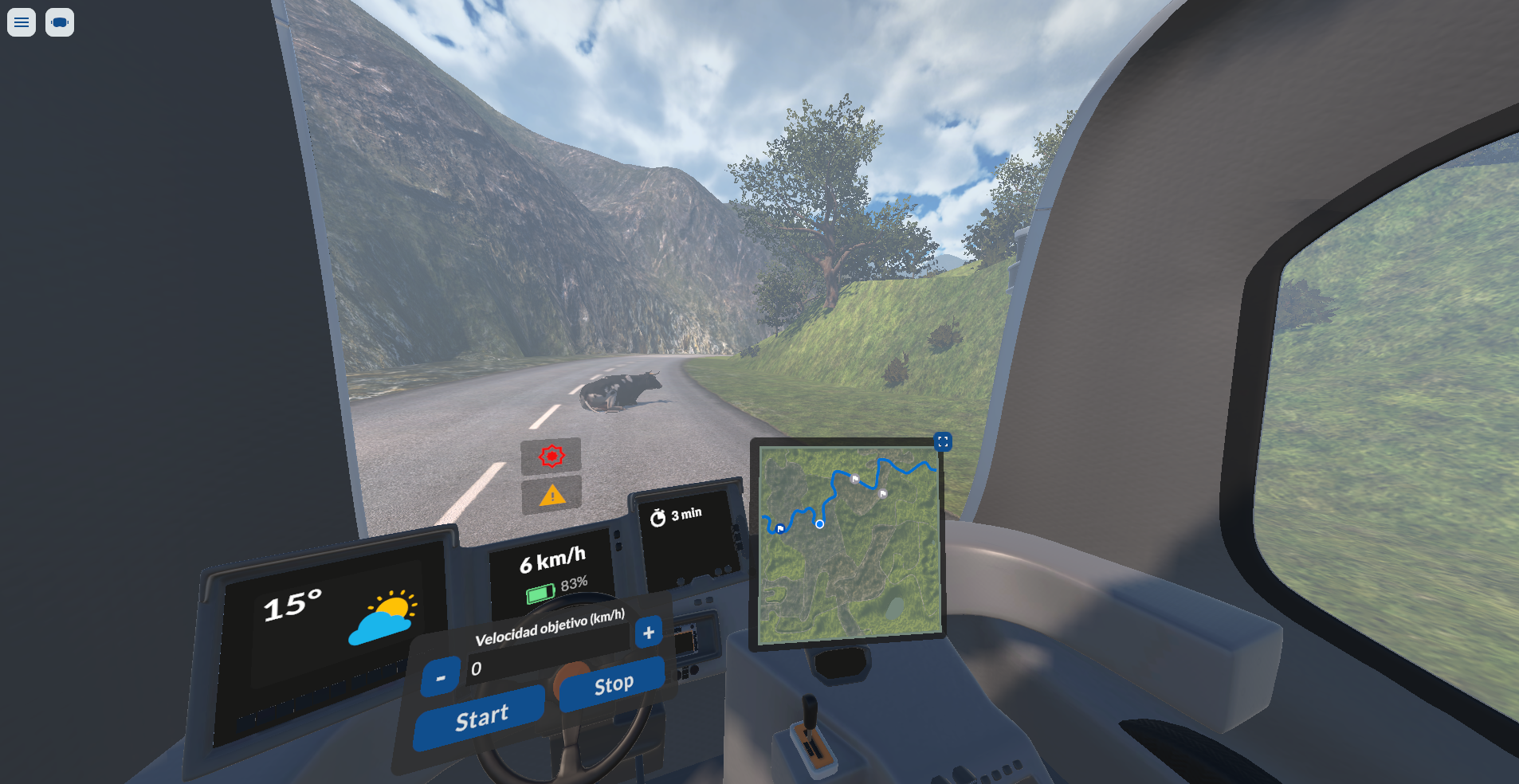Click the yellow warning triangle button

coord(551,496)
